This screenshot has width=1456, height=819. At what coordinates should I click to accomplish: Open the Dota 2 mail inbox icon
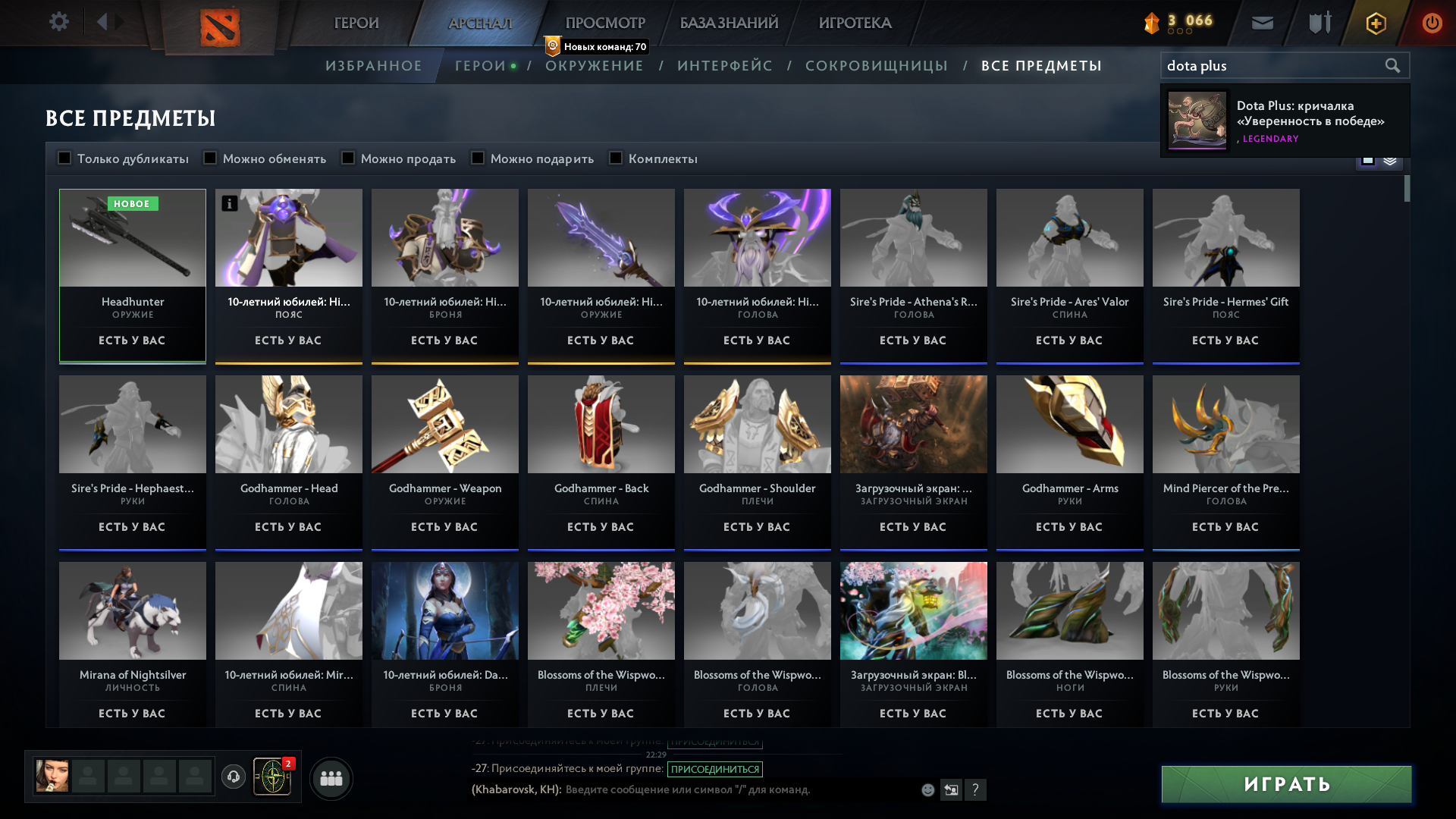1261,22
